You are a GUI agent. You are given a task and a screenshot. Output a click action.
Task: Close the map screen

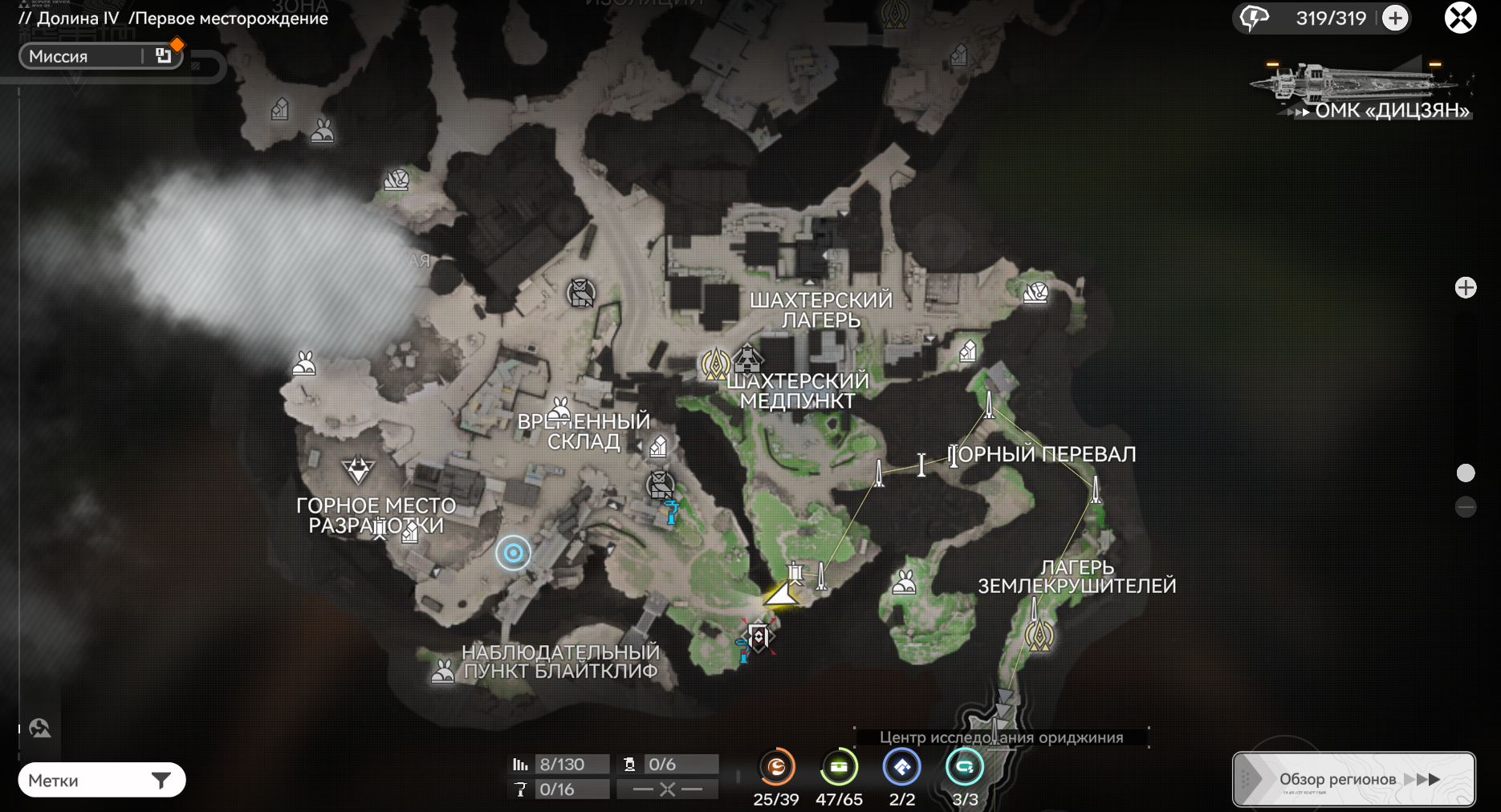click(x=1460, y=18)
